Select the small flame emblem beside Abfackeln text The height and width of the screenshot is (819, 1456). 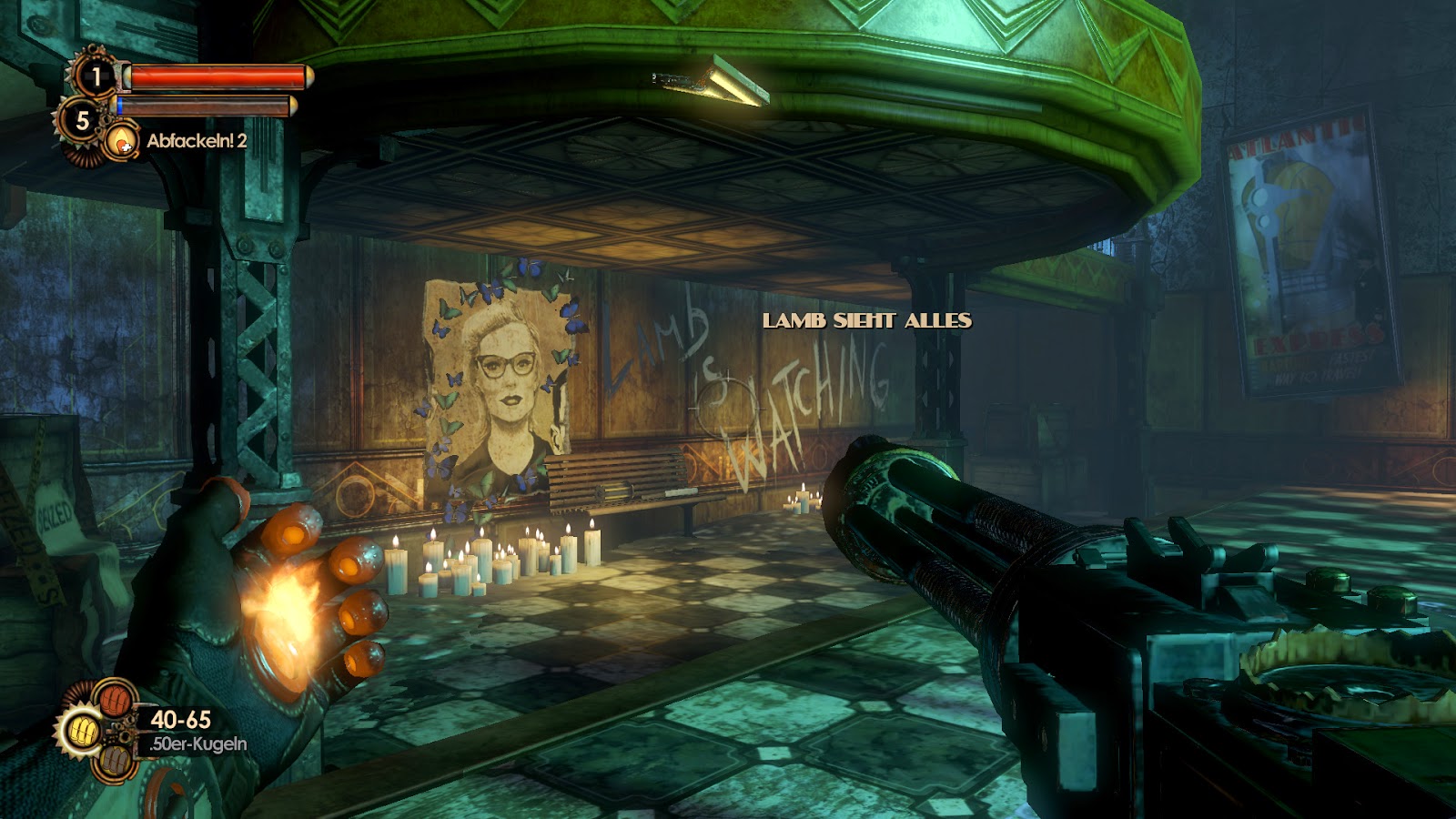click(x=121, y=141)
